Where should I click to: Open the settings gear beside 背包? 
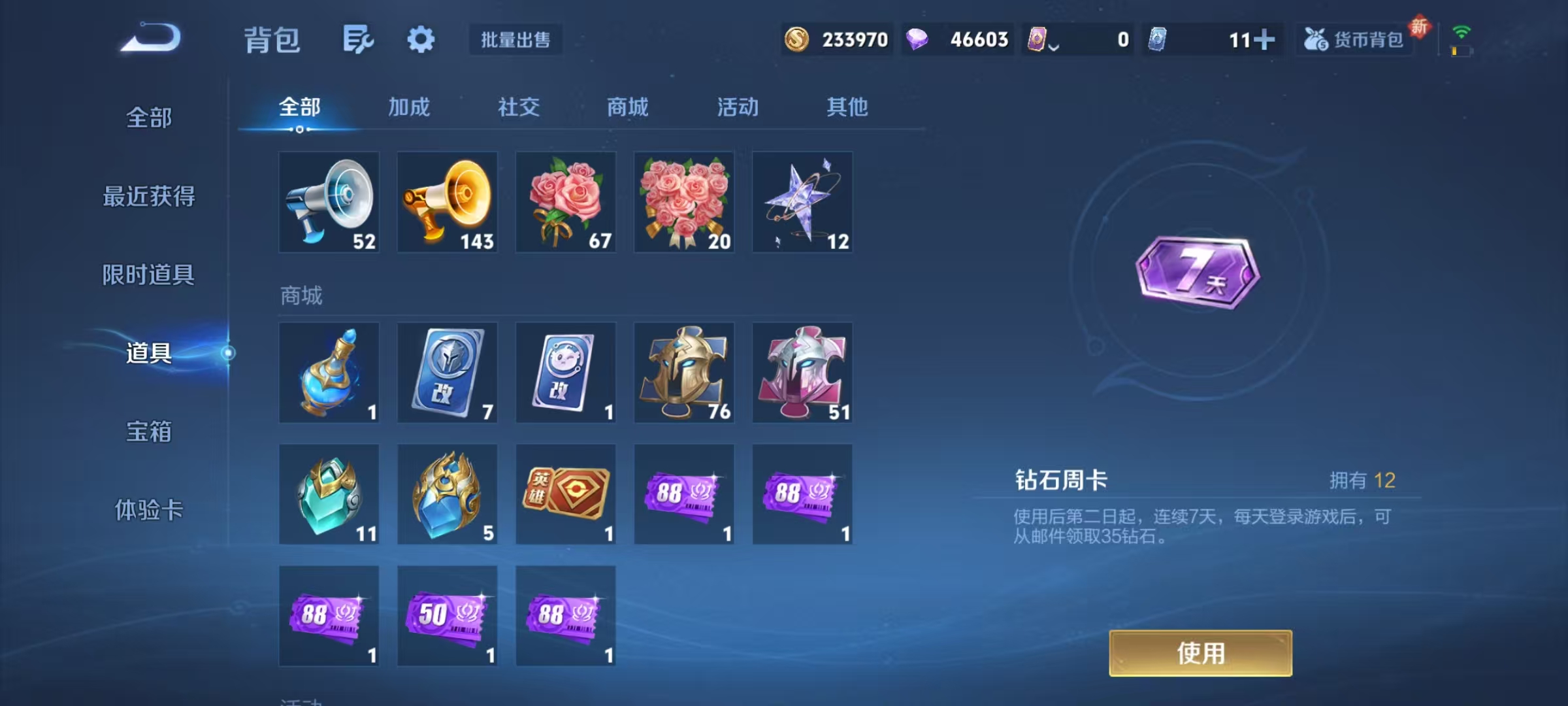point(421,39)
